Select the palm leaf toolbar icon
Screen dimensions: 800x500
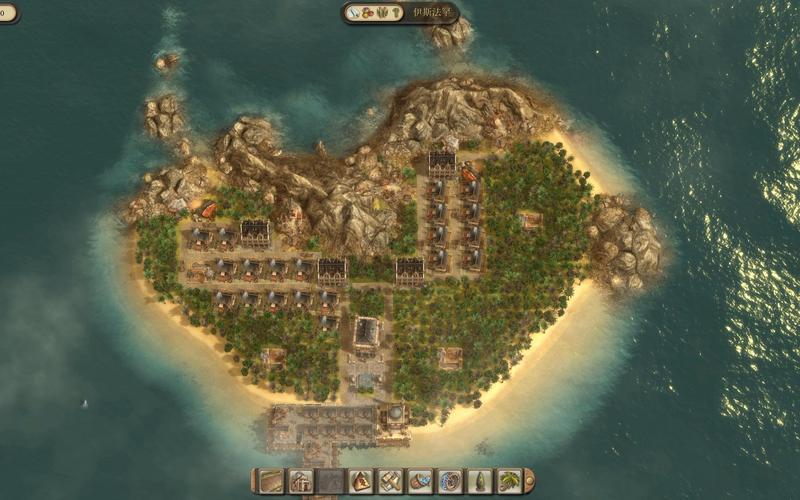pyautogui.click(x=509, y=481)
